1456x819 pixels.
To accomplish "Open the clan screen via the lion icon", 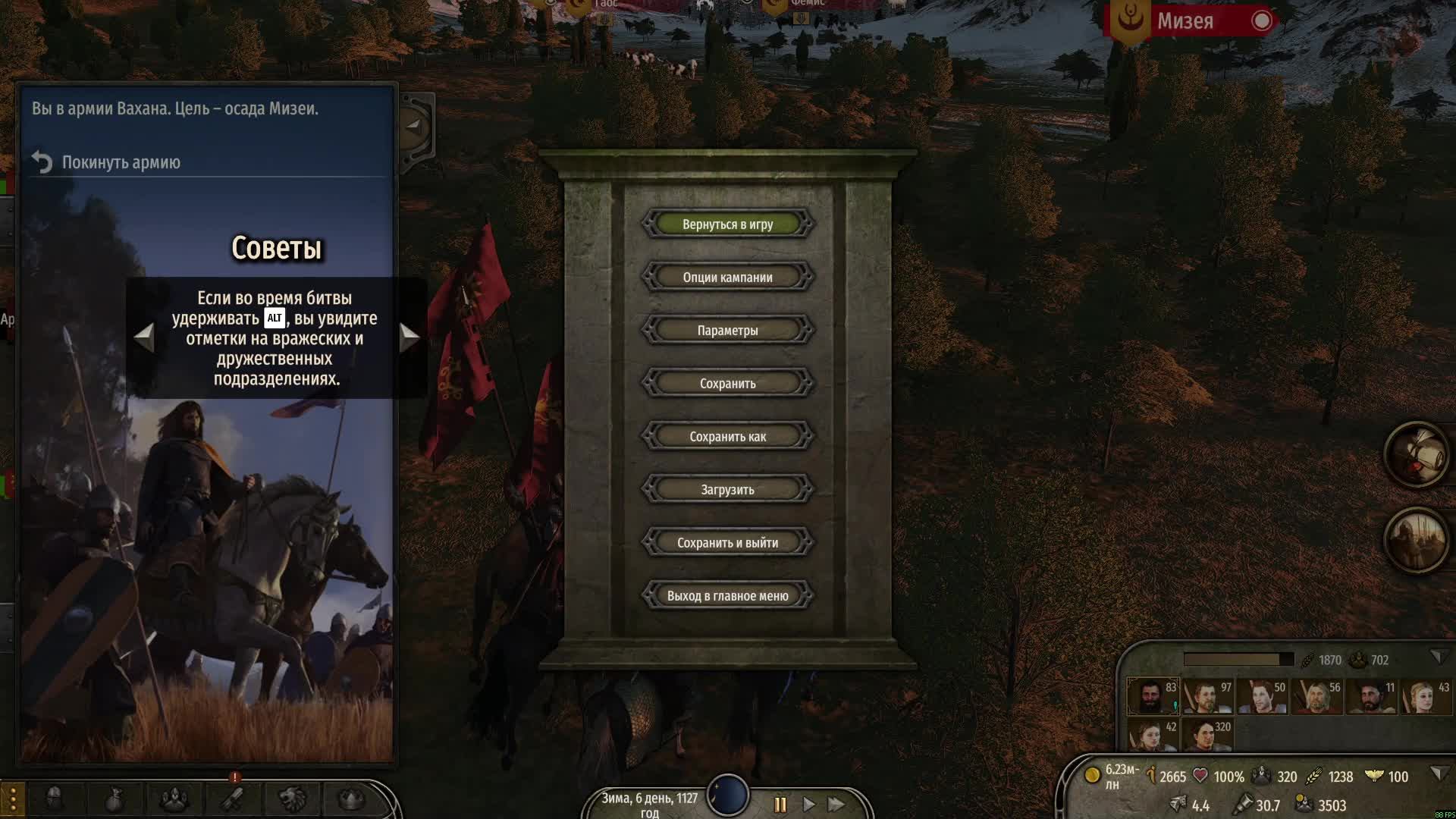I will pyautogui.click(x=292, y=798).
